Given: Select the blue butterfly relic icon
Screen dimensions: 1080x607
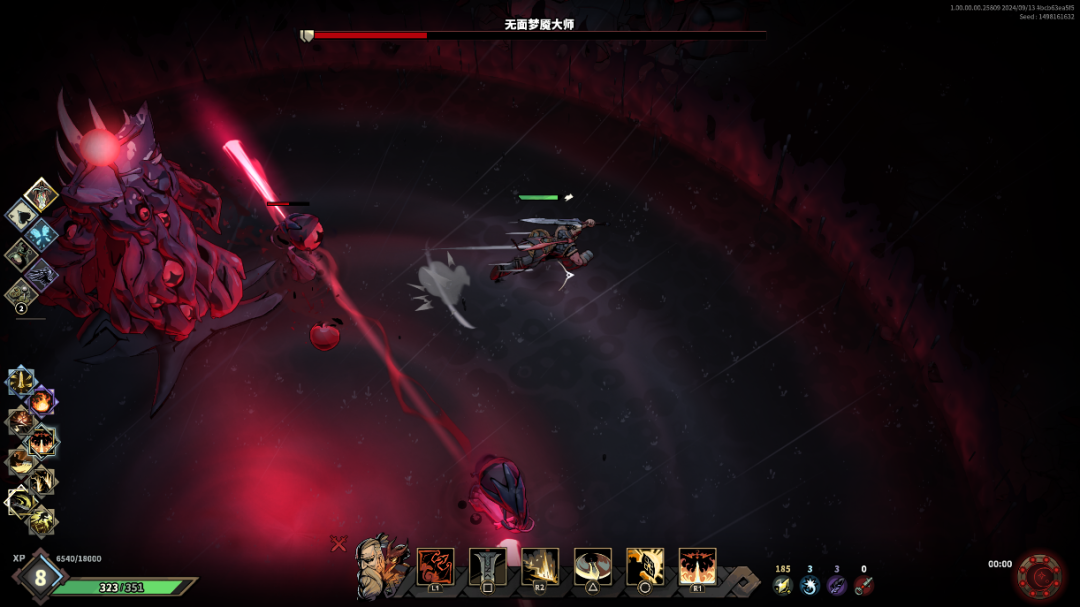Looking at the screenshot, I should pyautogui.click(x=43, y=235).
